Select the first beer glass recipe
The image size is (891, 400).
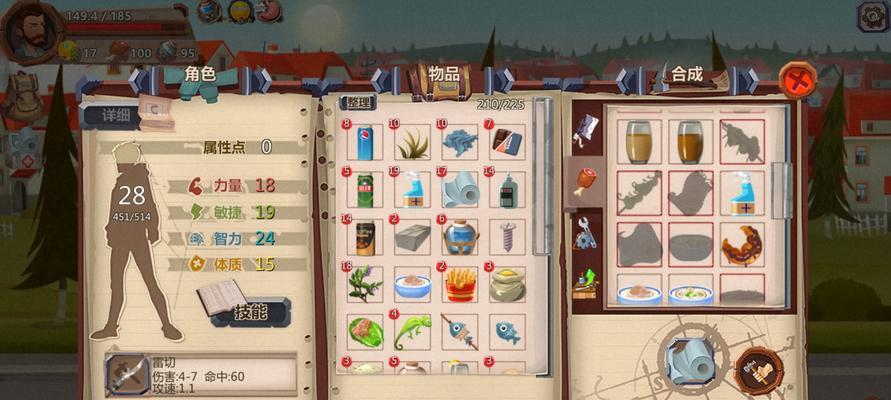tap(637, 142)
